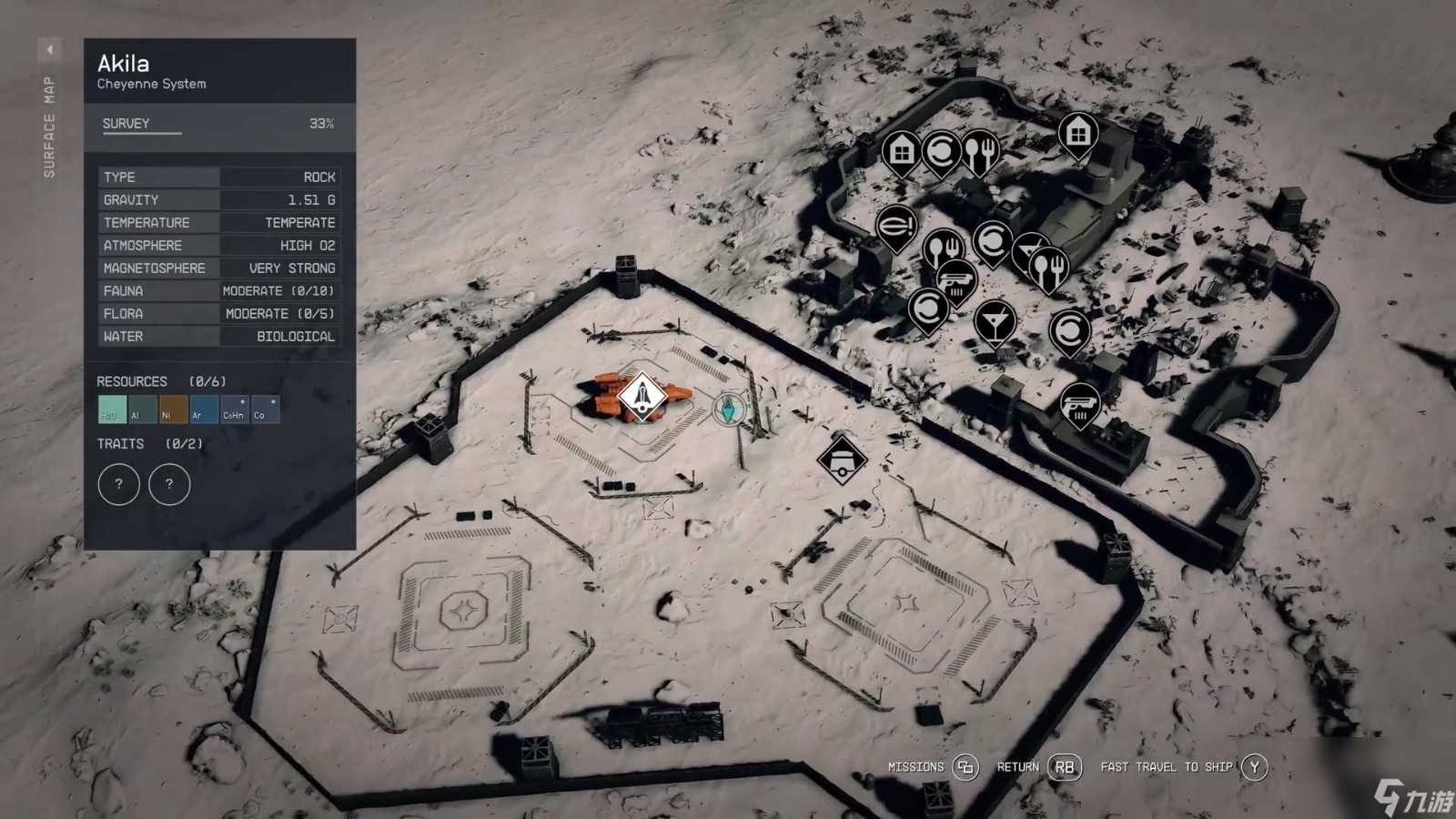Viewport: 1456px width, 819px height.
Task: Click the trade kiosk cart marker
Action: [x=842, y=459]
